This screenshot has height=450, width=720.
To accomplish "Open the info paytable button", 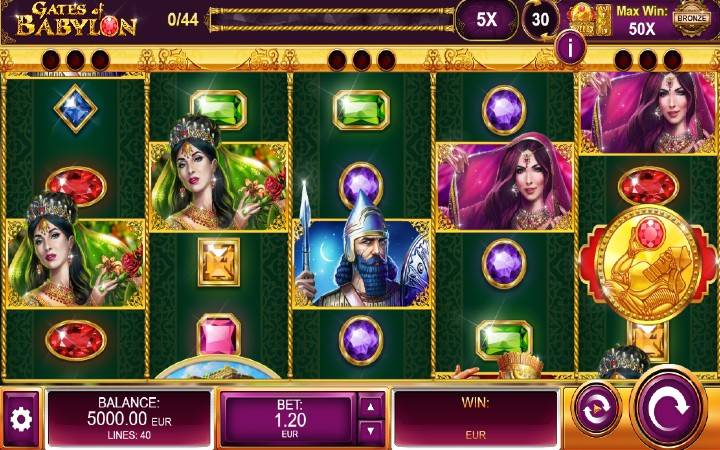I will (572, 46).
